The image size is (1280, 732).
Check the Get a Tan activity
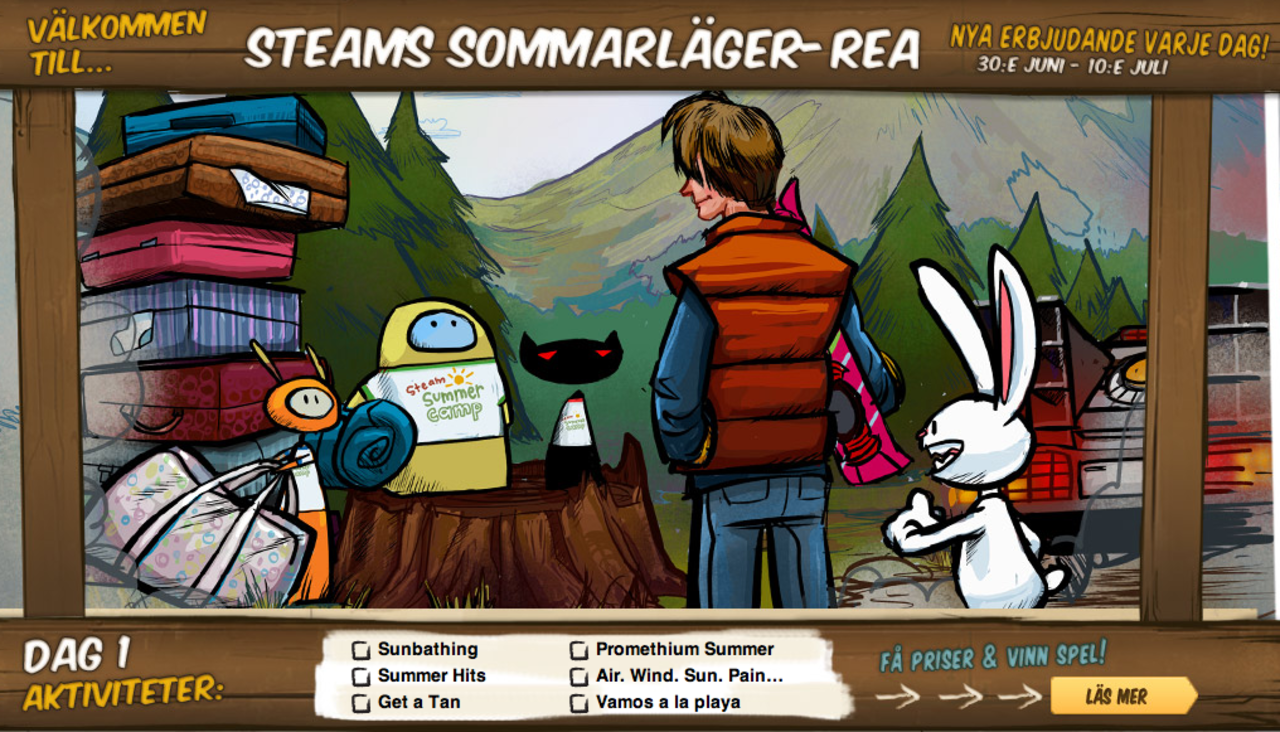pos(359,703)
